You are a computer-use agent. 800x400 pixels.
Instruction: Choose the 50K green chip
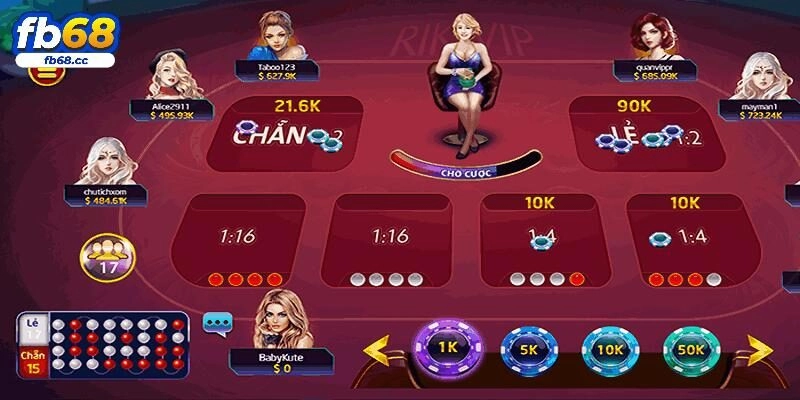(x=689, y=351)
